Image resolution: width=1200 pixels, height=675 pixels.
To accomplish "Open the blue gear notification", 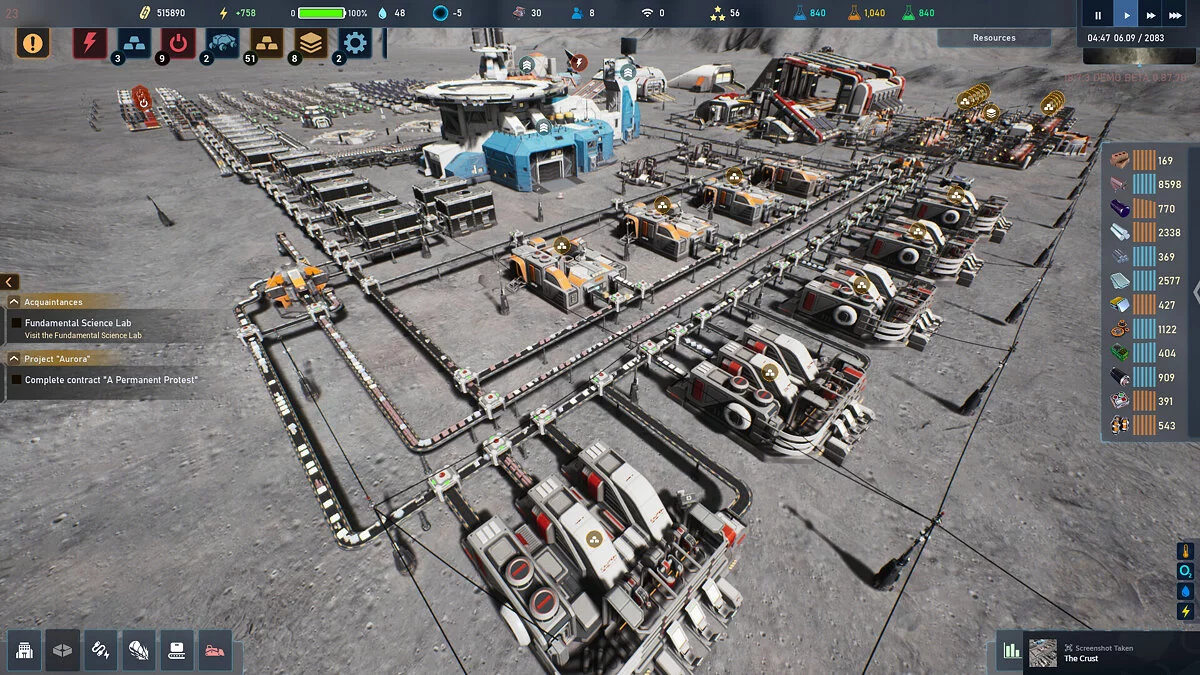I will coord(354,43).
